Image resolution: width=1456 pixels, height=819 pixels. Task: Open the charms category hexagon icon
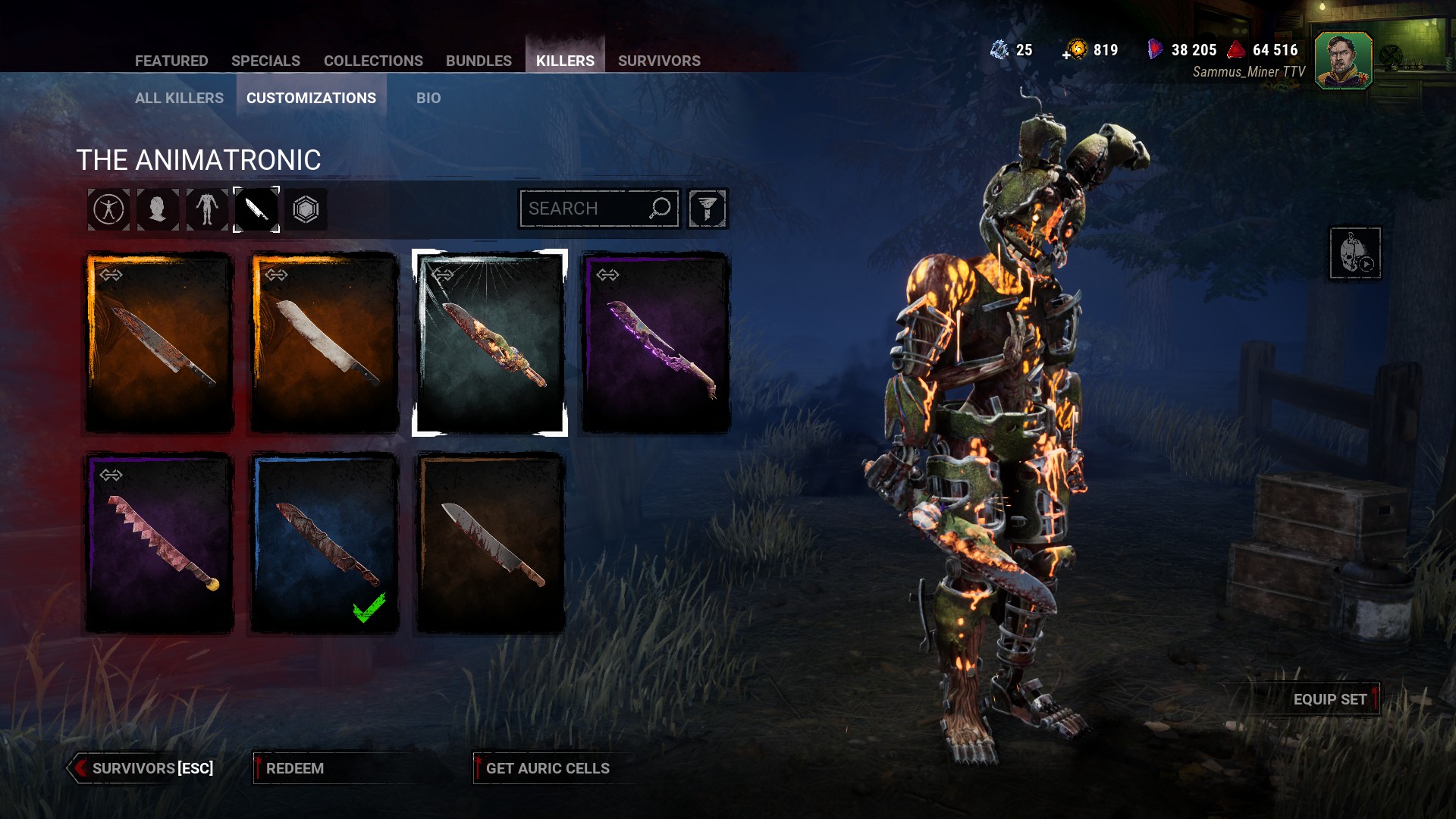click(306, 209)
